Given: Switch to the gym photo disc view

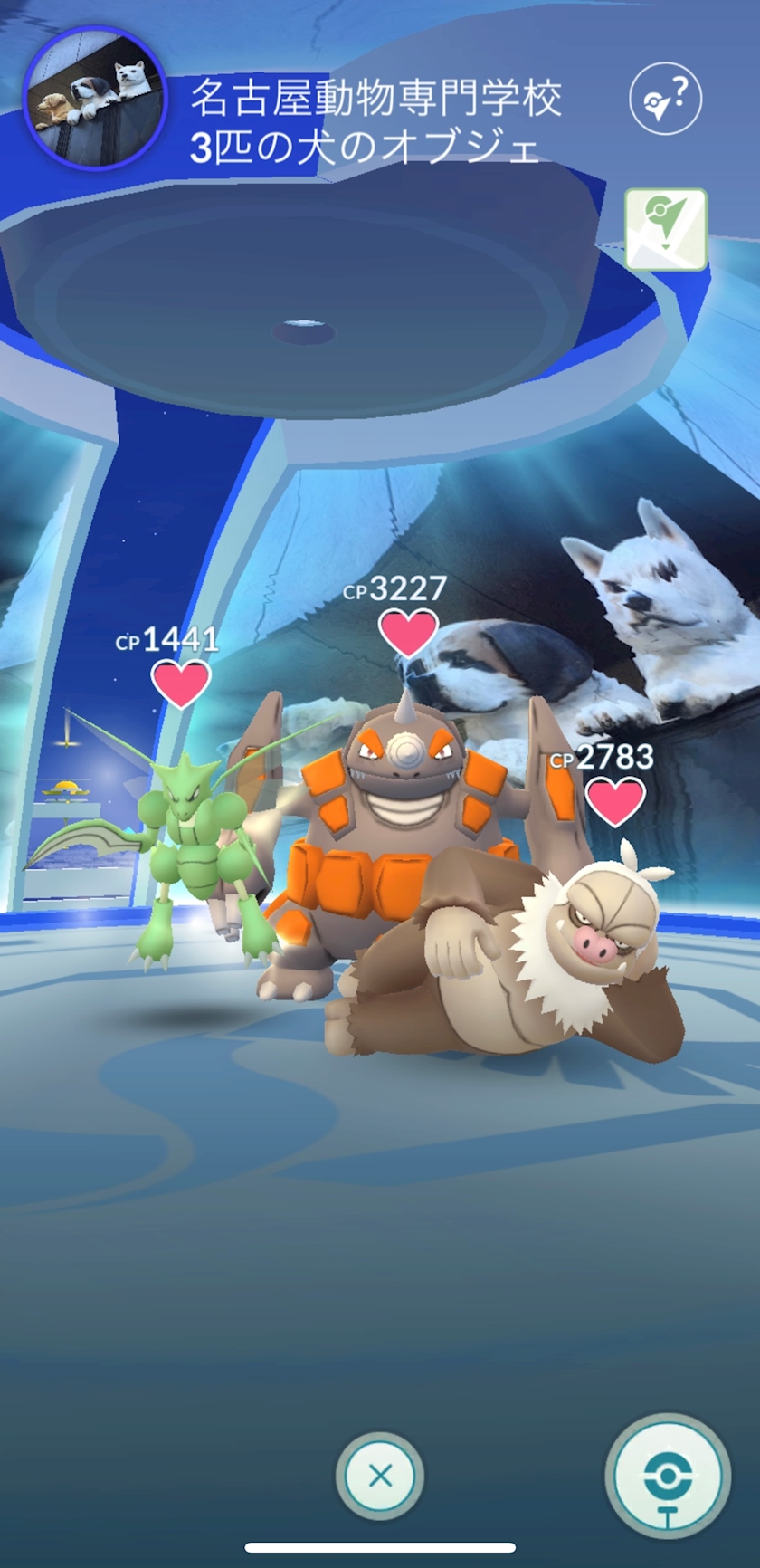Looking at the screenshot, I should (668, 1477).
